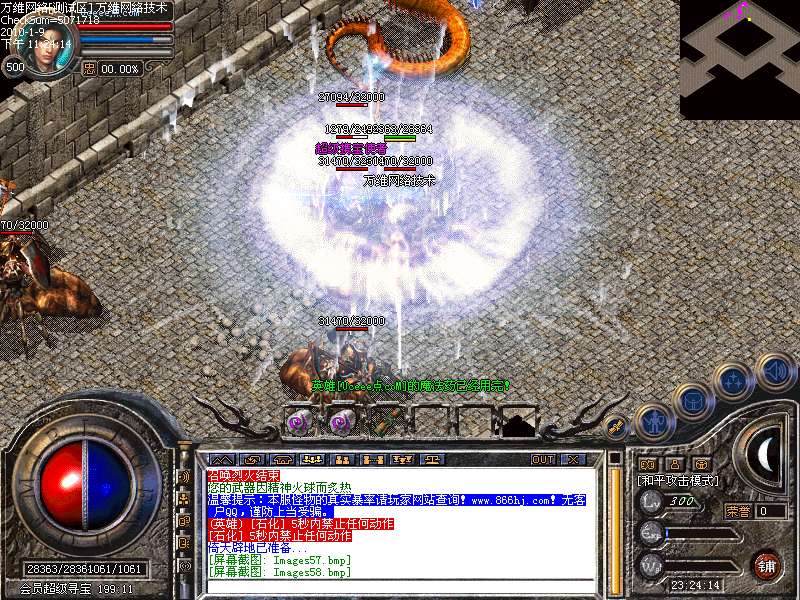Open the character status round button
This screenshot has height=600, width=800.
(654, 419)
